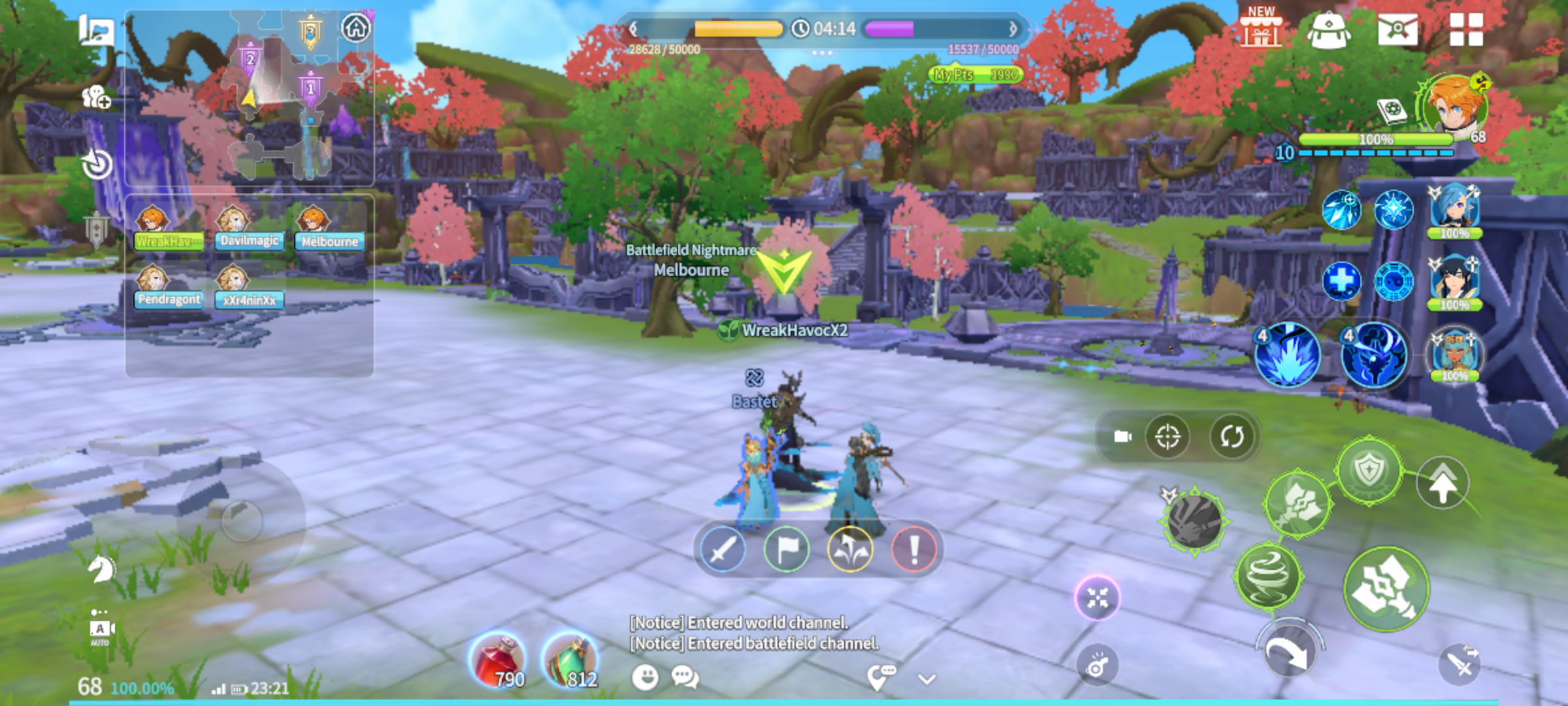Open the gift shop with NEW badge

[1261, 29]
